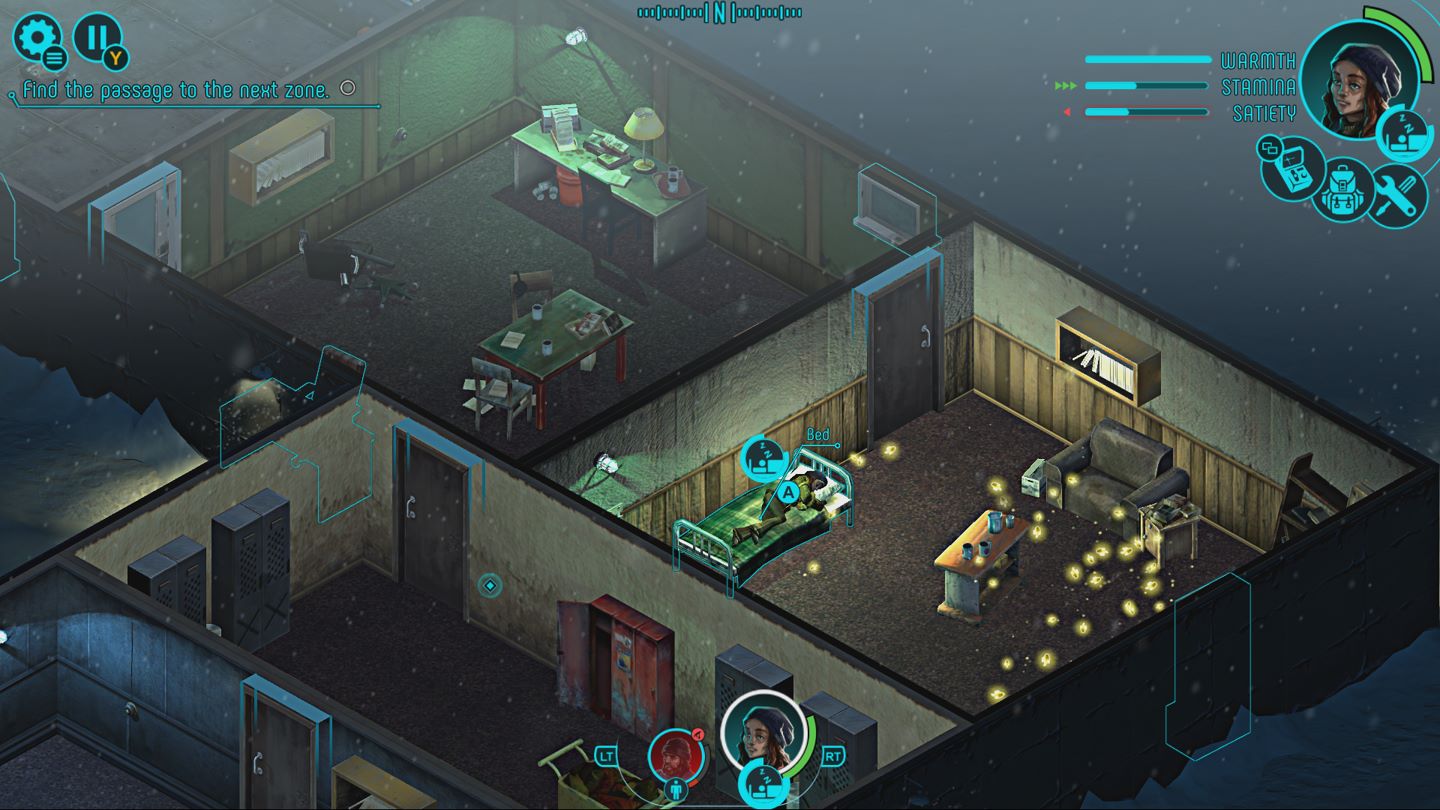
Task: Open the handheld scanner device
Action: (x=1291, y=168)
